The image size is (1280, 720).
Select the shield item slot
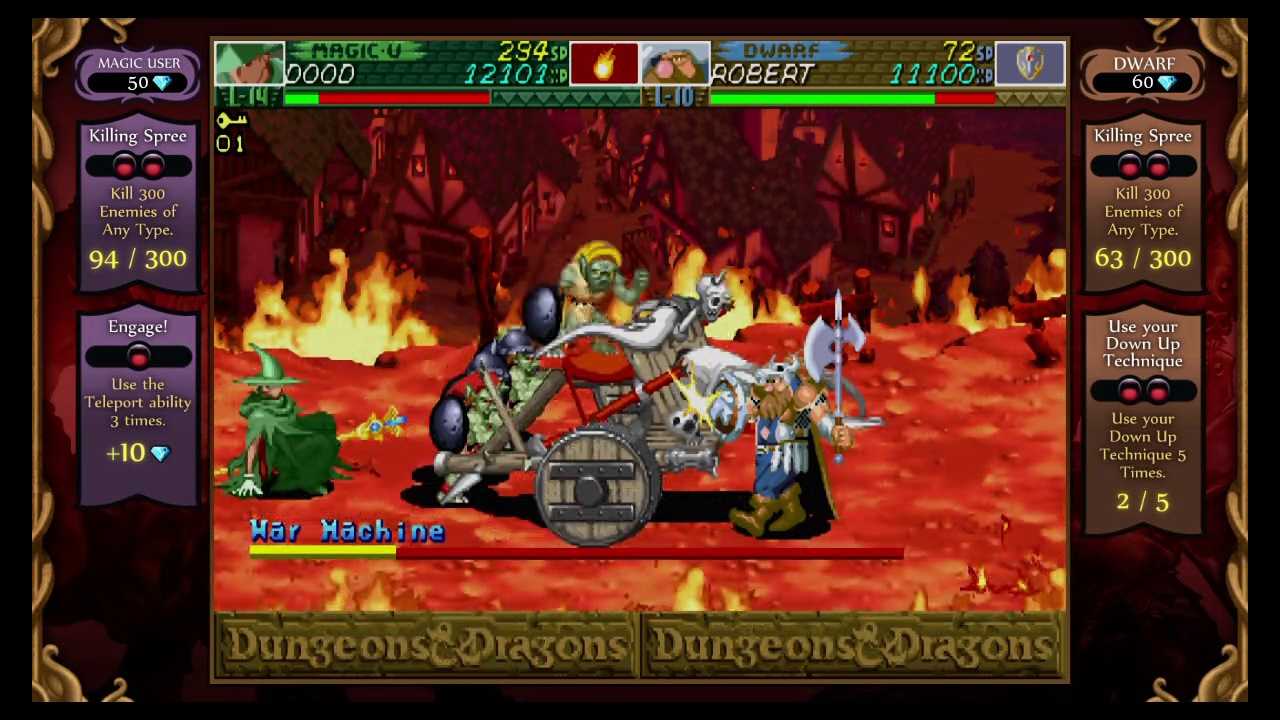click(1031, 64)
